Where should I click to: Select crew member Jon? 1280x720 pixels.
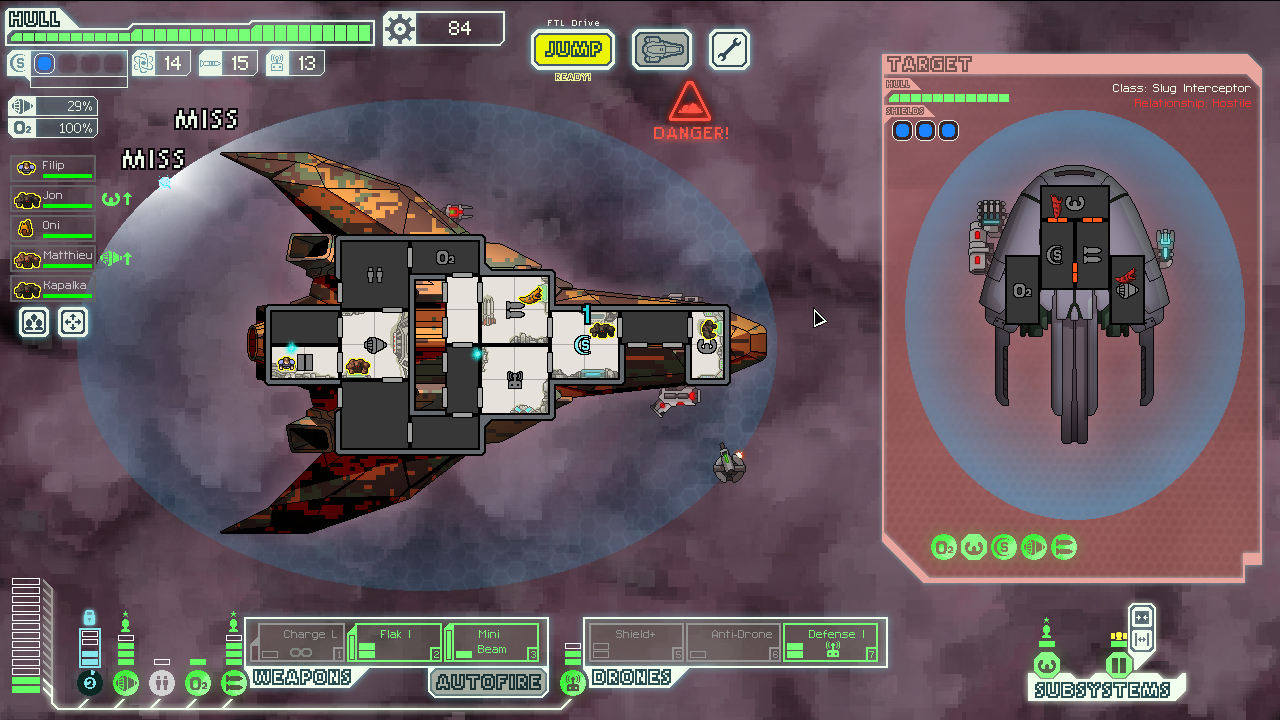click(x=54, y=197)
